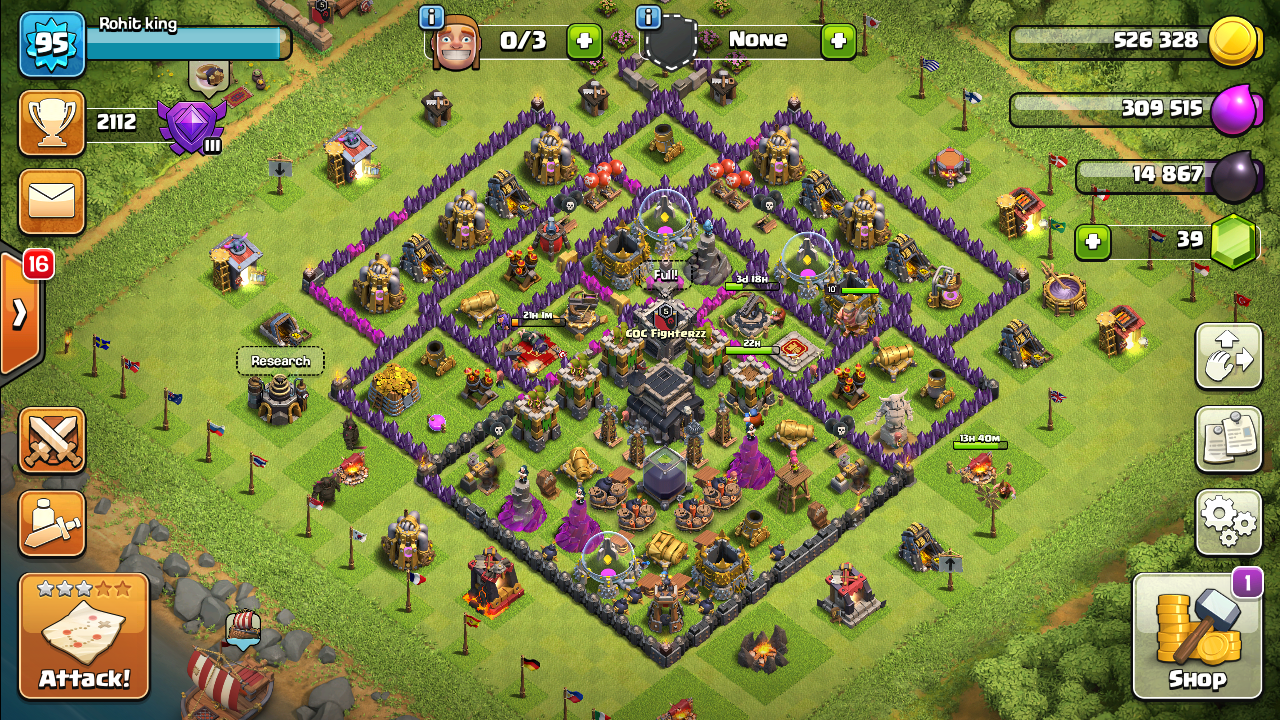Open the purple league badge
This screenshot has height=720, width=1280.
(190, 126)
